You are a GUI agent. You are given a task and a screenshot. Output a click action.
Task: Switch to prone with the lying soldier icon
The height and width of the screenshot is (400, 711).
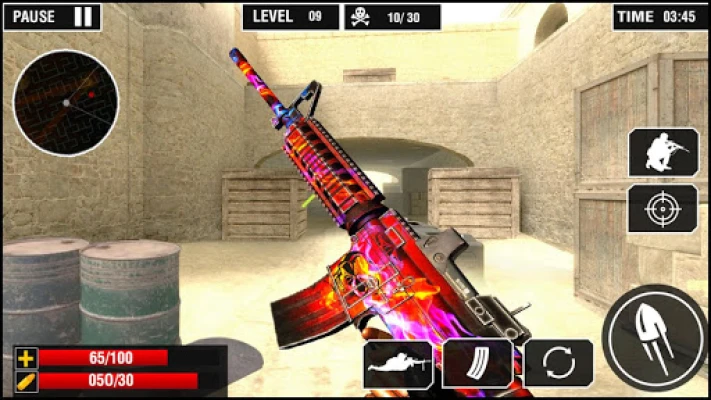[x=398, y=364]
